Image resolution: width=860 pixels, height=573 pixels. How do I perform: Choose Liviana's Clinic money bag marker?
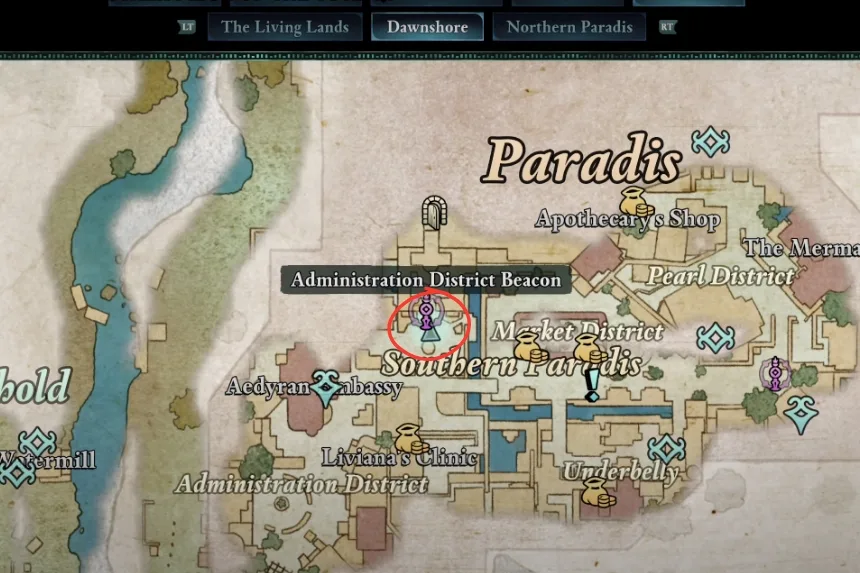(x=406, y=438)
